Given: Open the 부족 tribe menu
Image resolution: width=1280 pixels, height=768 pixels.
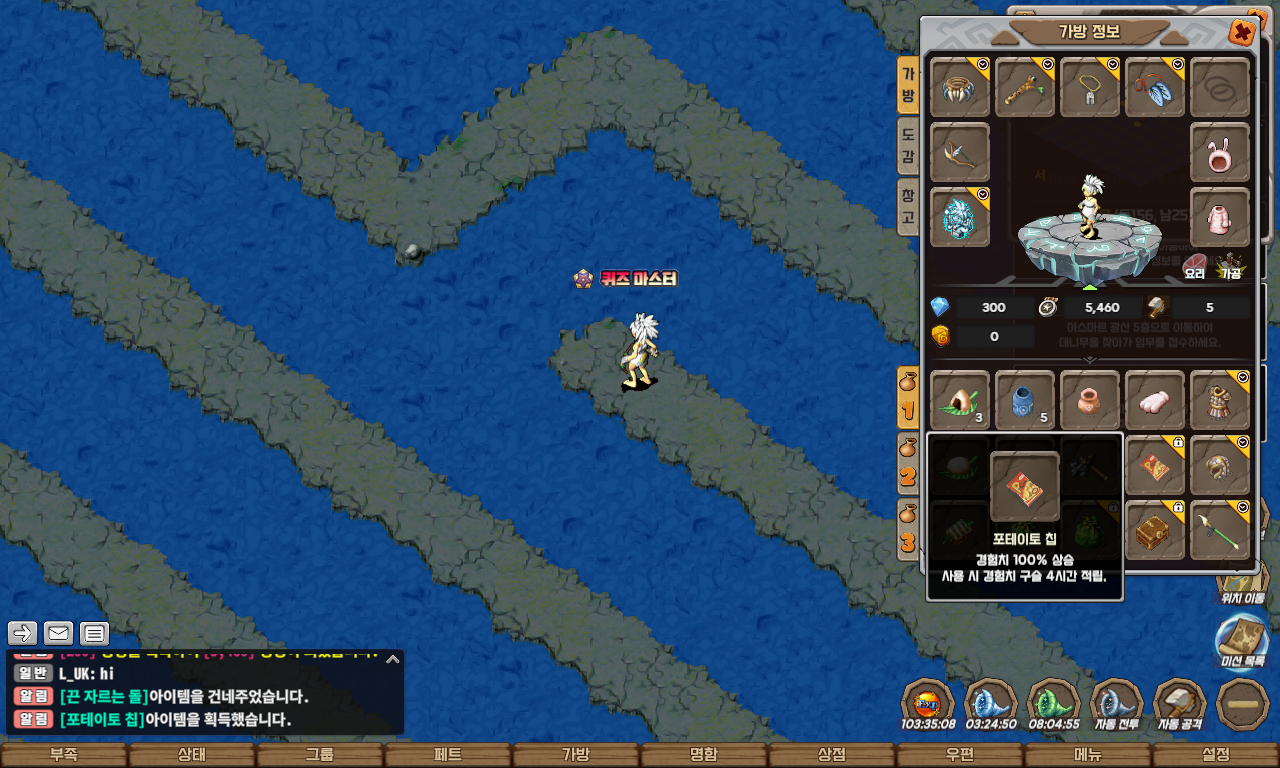Looking at the screenshot, I should [64, 755].
